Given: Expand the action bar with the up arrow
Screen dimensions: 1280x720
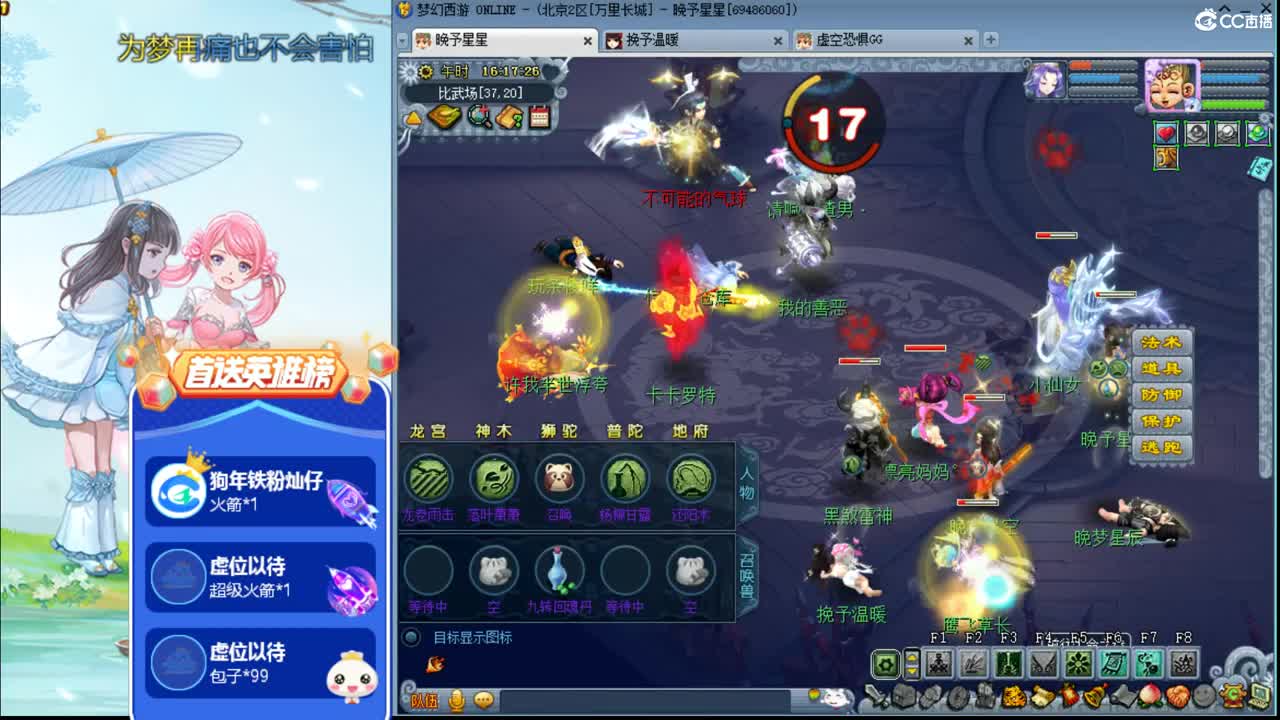Looking at the screenshot, I should [912, 656].
